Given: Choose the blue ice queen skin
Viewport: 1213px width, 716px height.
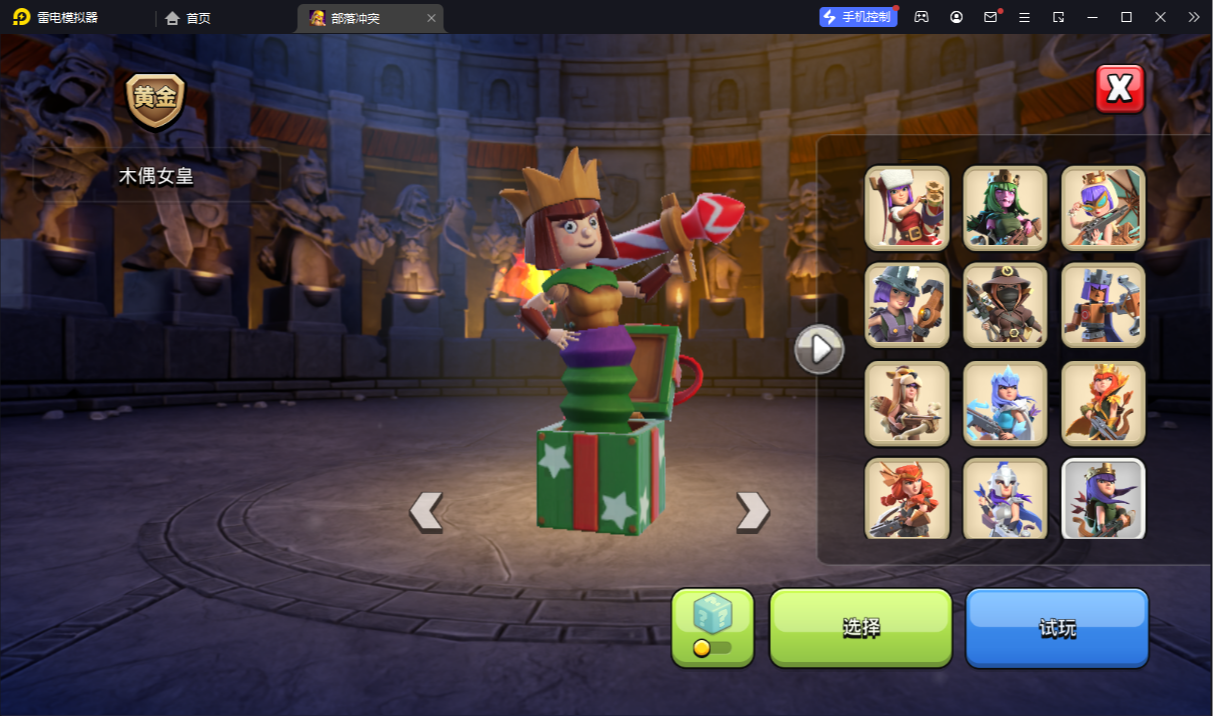Looking at the screenshot, I should [1005, 403].
